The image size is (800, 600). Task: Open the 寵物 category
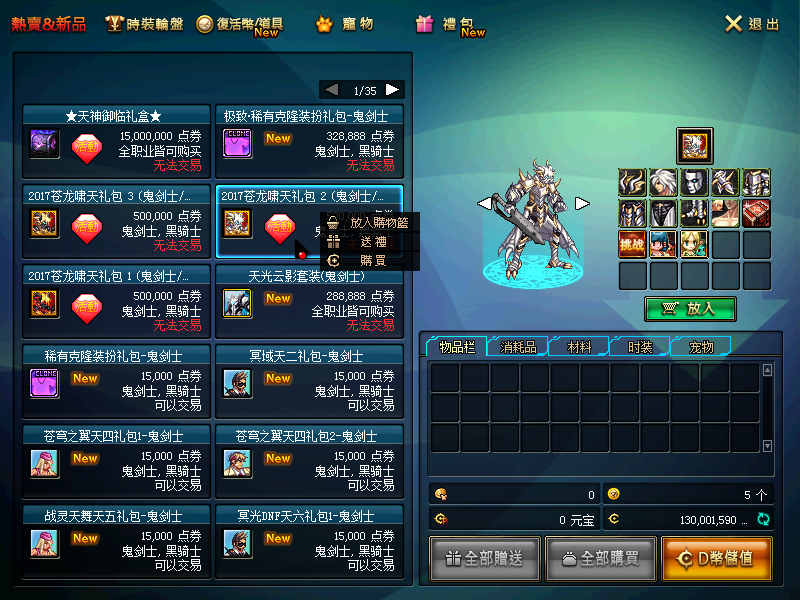pyautogui.click(x=345, y=24)
